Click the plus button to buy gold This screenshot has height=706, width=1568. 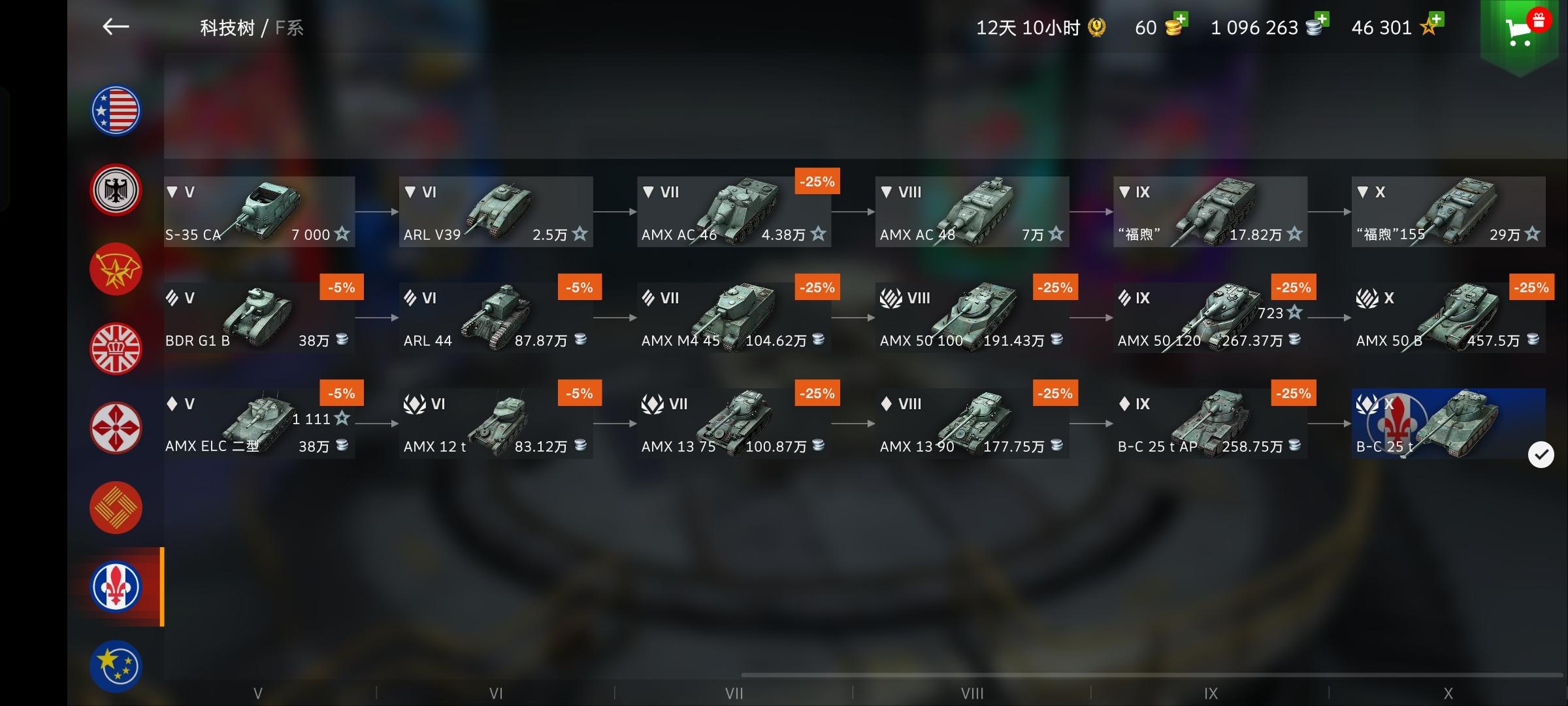(1183, 20)
